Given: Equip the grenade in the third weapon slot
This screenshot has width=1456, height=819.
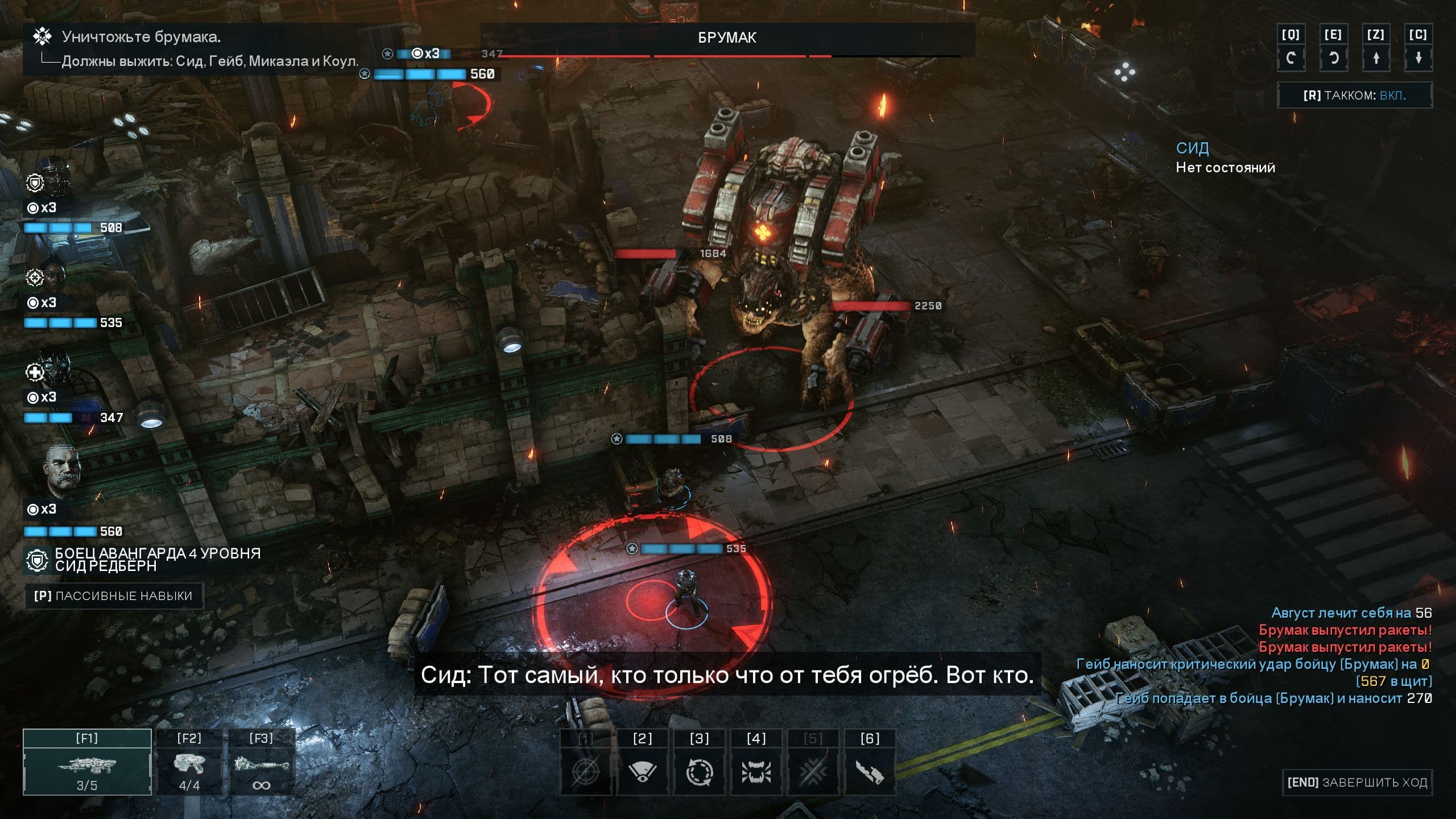Looking at the screenshot, I should click(261, 762).
